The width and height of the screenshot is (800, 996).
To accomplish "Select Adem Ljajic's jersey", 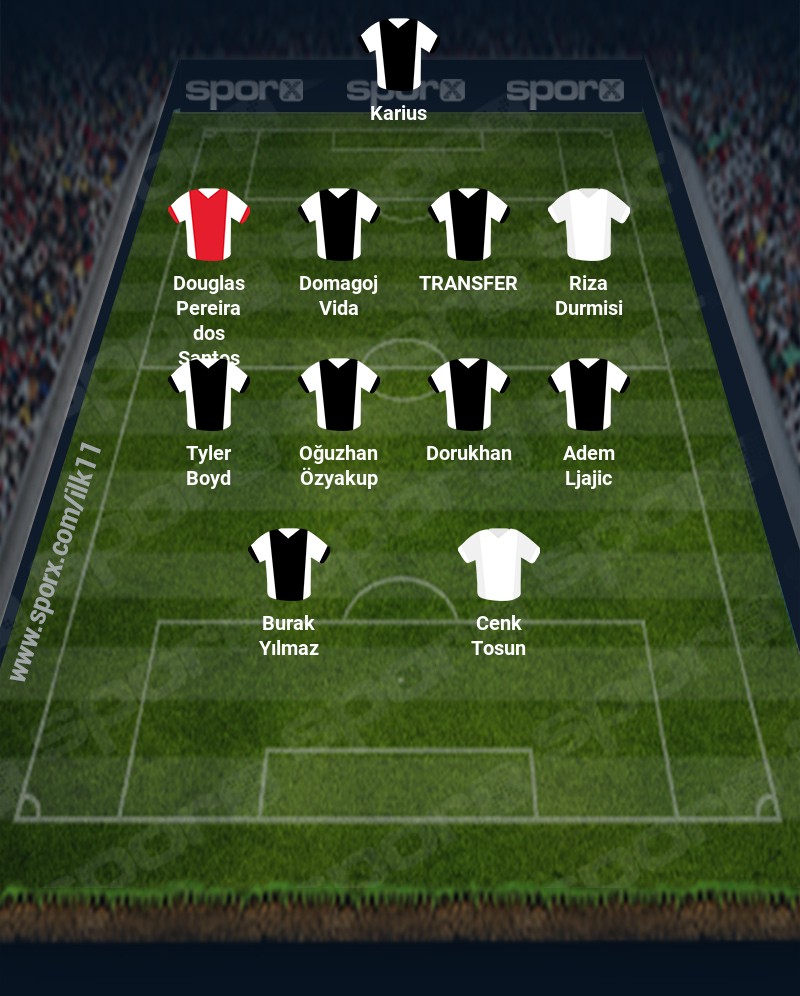I will [x=588, y=395].
